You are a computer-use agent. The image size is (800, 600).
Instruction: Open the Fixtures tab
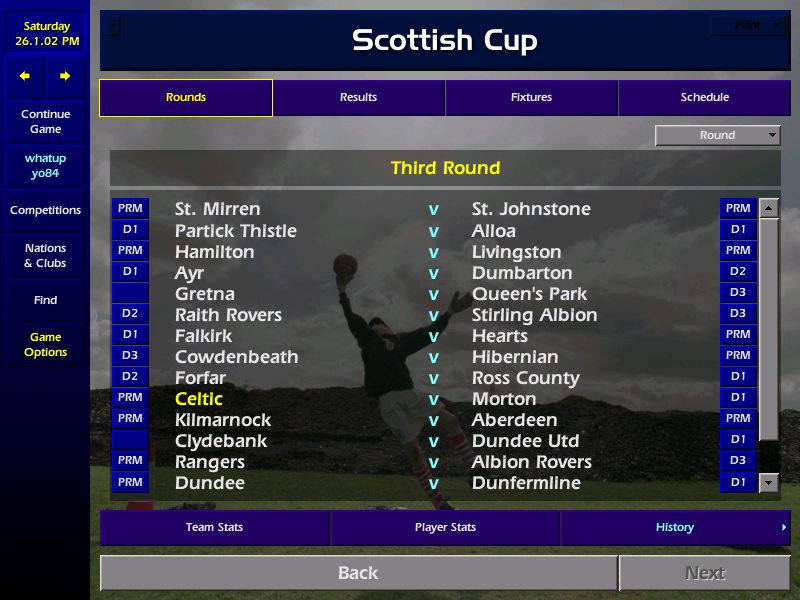click(x=531, y=98)
